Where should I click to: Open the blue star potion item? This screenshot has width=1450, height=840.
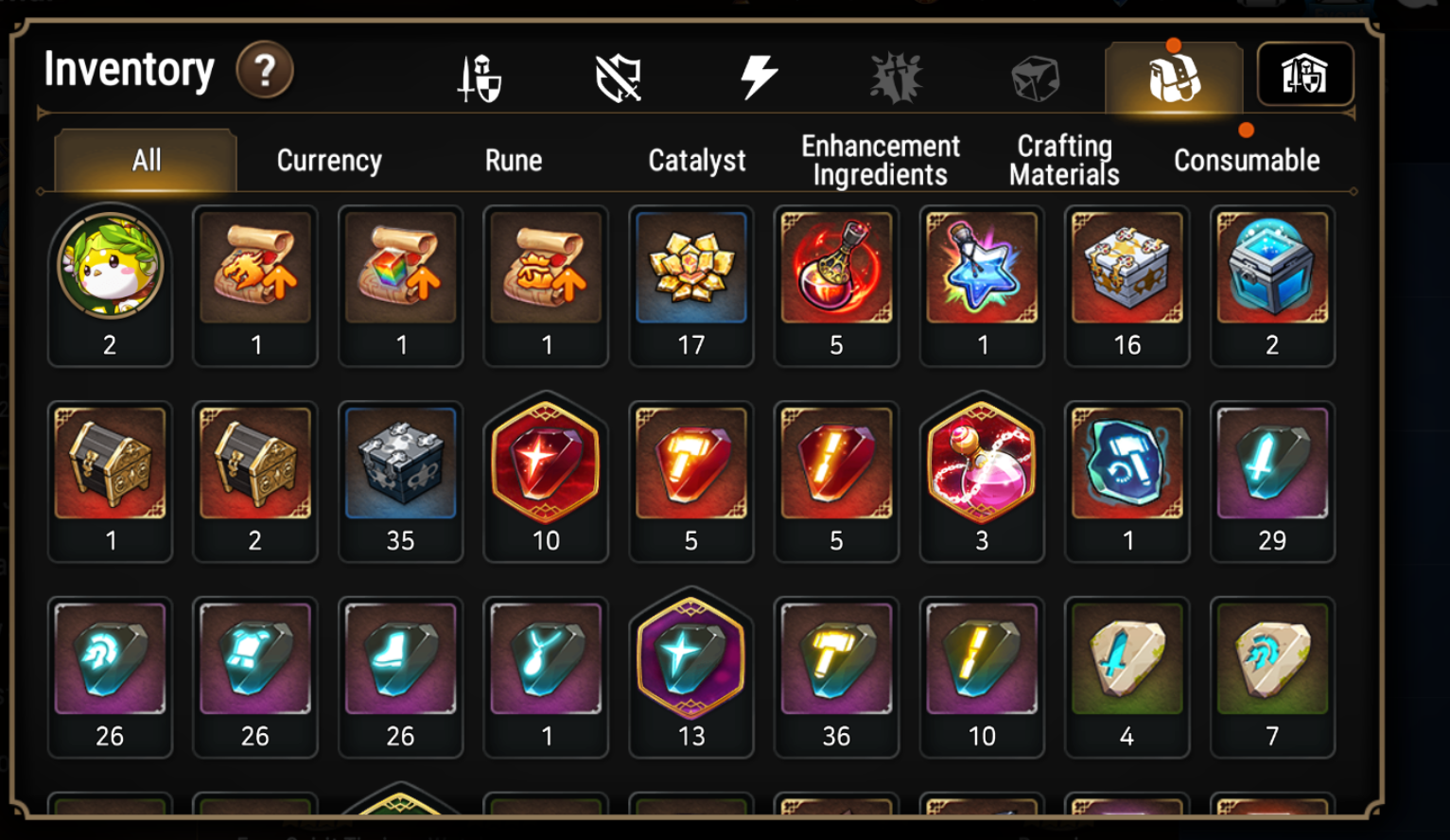[982, 284]
